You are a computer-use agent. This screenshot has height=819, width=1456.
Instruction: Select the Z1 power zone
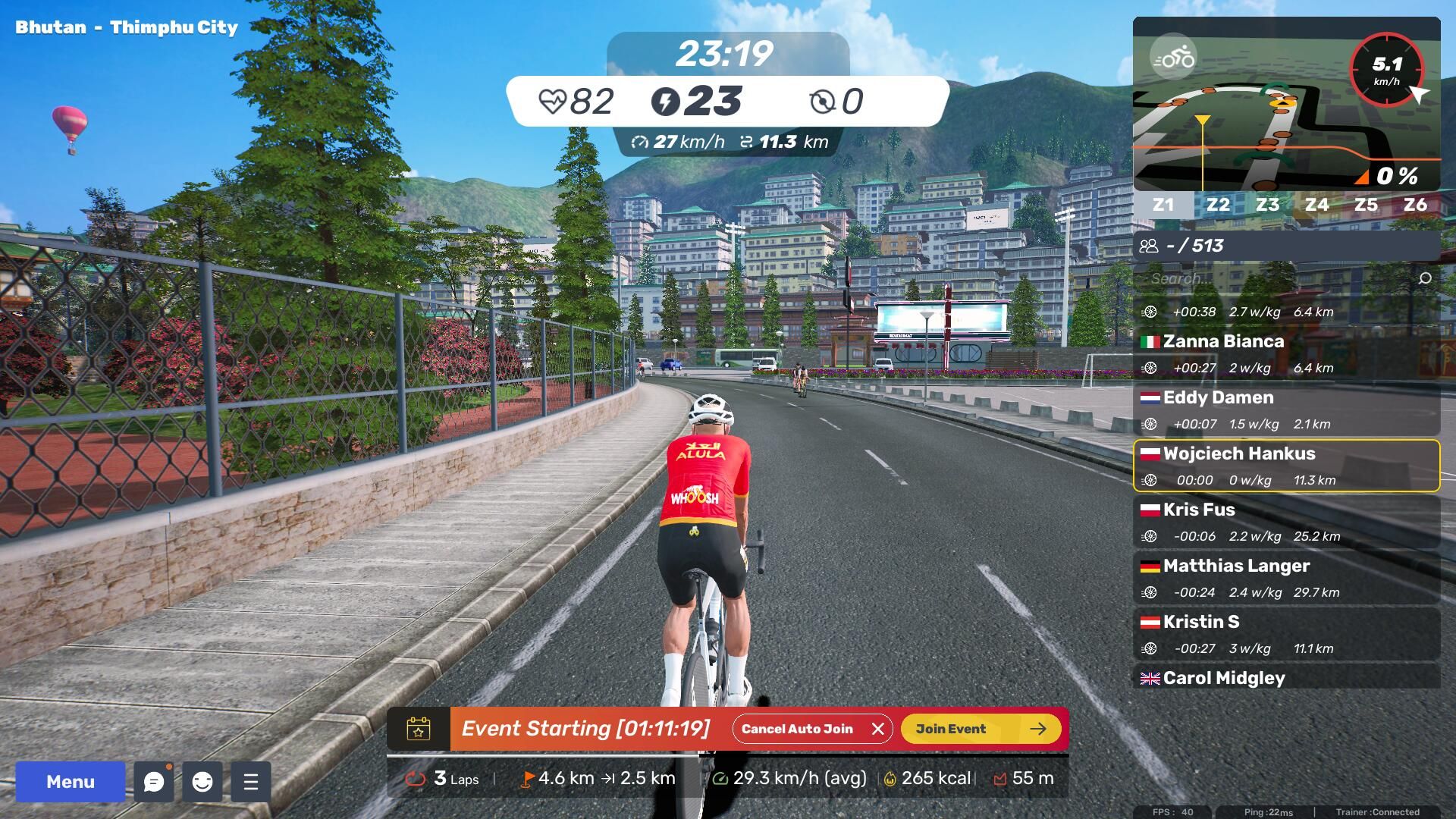tap(1163, 205)
